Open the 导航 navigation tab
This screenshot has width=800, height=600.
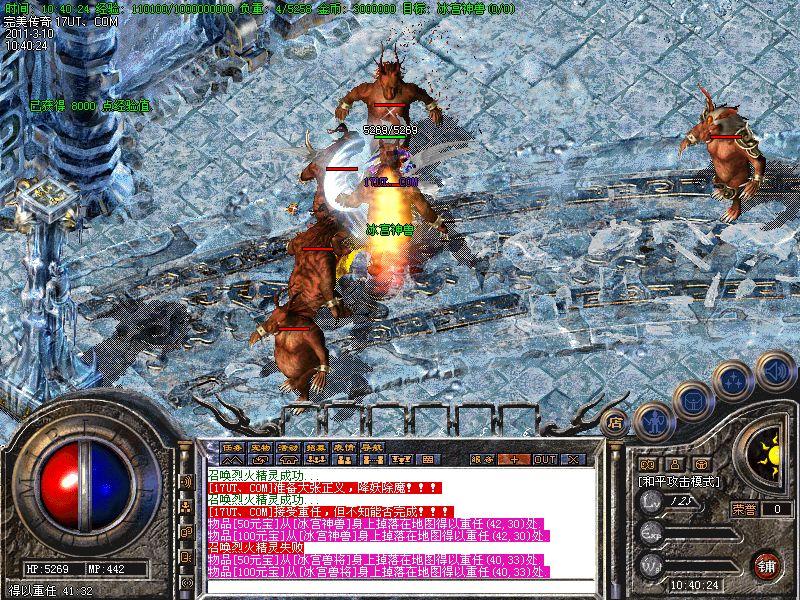tap(372, 447)
